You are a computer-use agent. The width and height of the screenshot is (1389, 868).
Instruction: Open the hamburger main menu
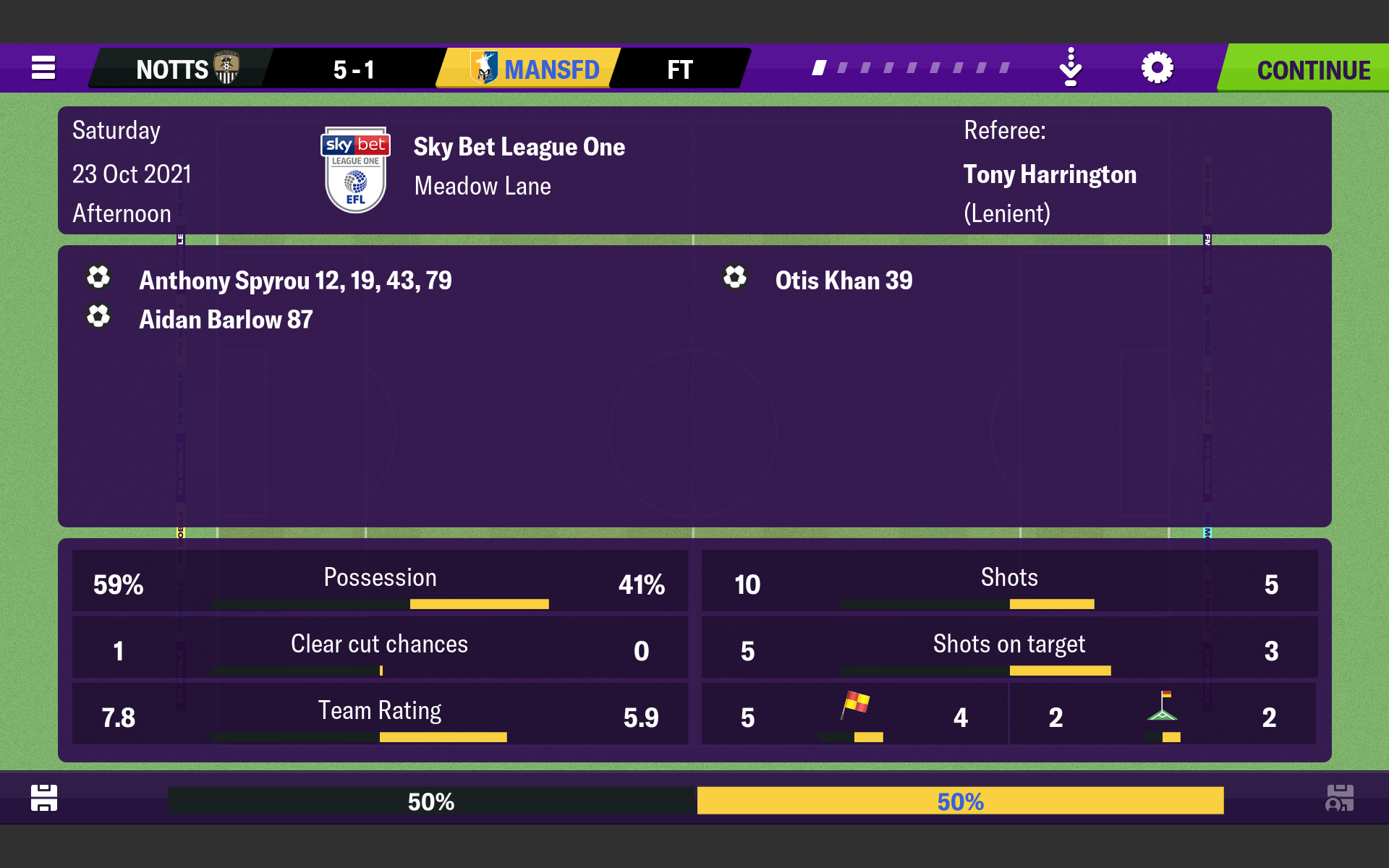coord(43,68)
